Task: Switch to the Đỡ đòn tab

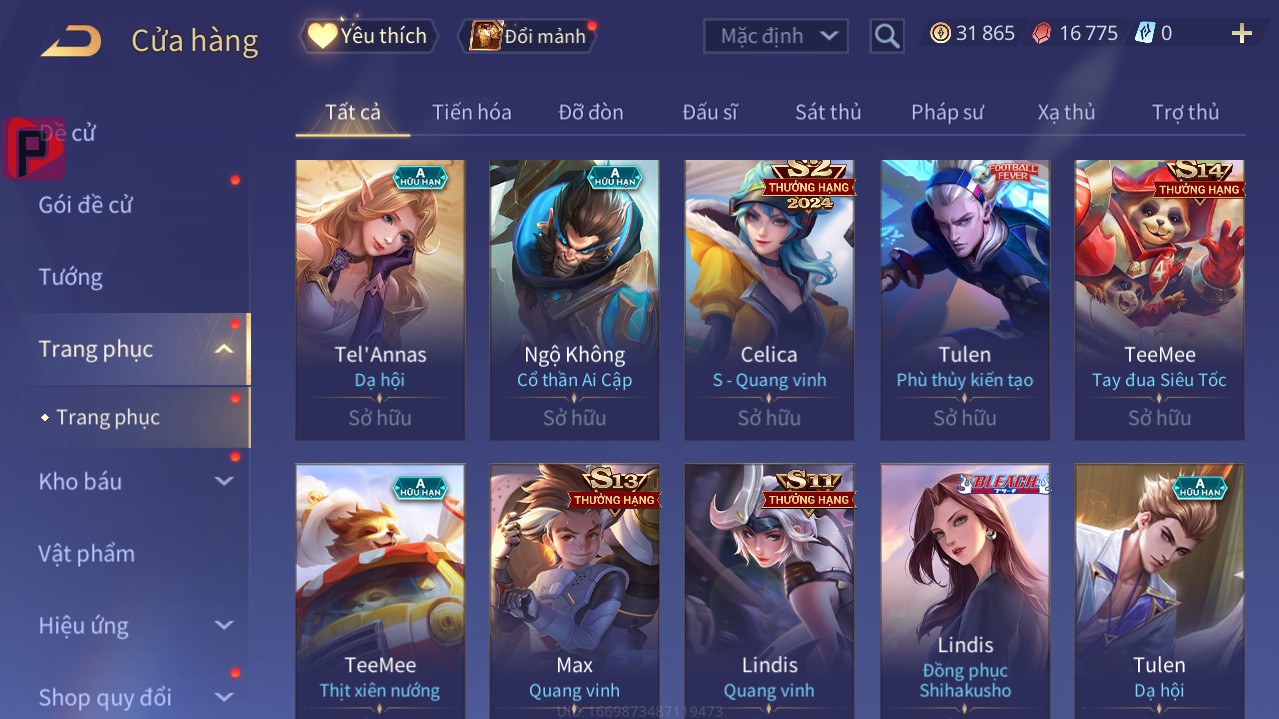Action: click(x=590, y=112)
